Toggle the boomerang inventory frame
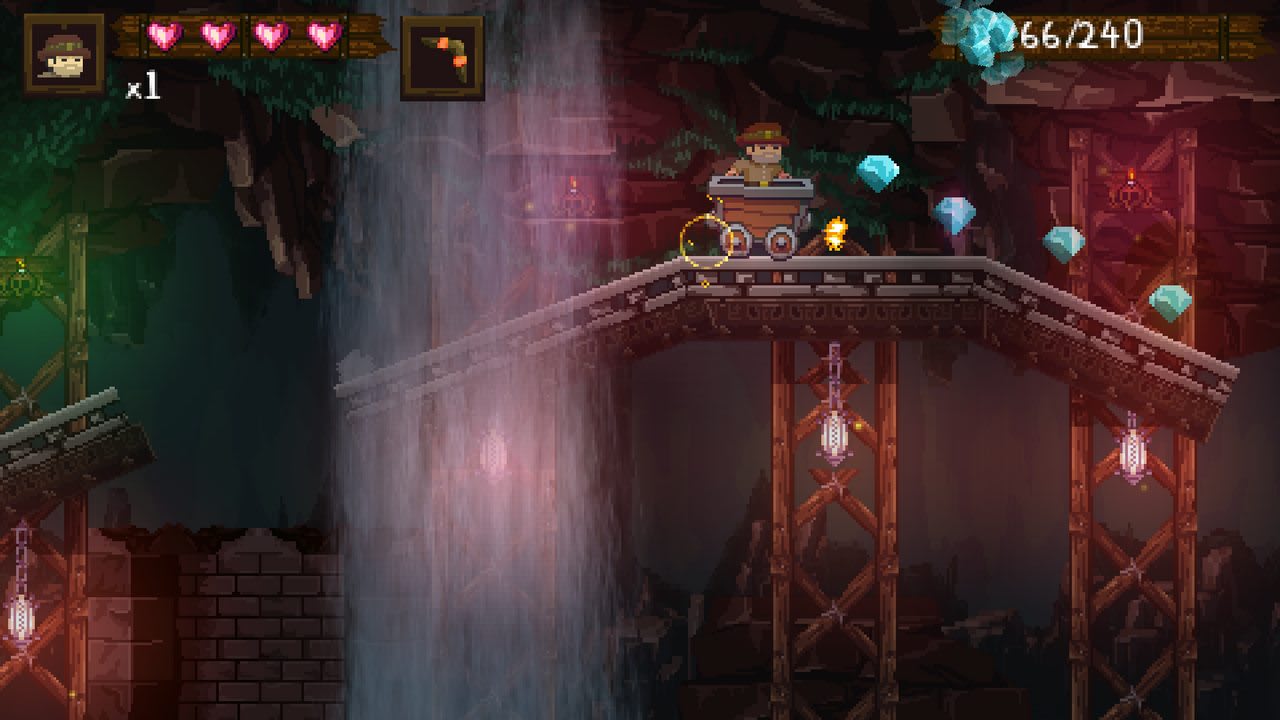Viewport: 1280px width, 720px height. point(444,55)
